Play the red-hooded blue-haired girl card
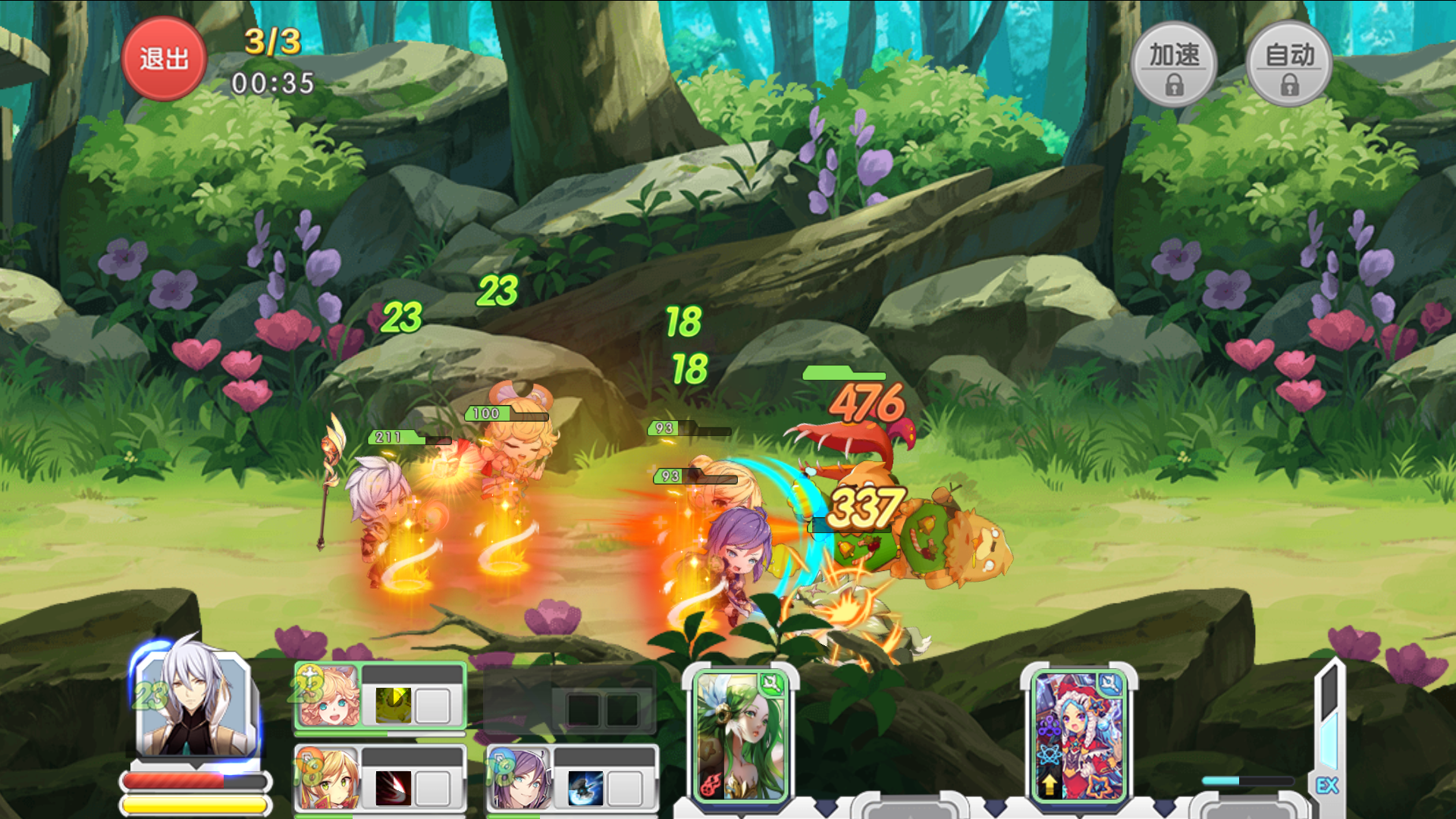The image size is (1456, 819). [x=1078, y=737]
